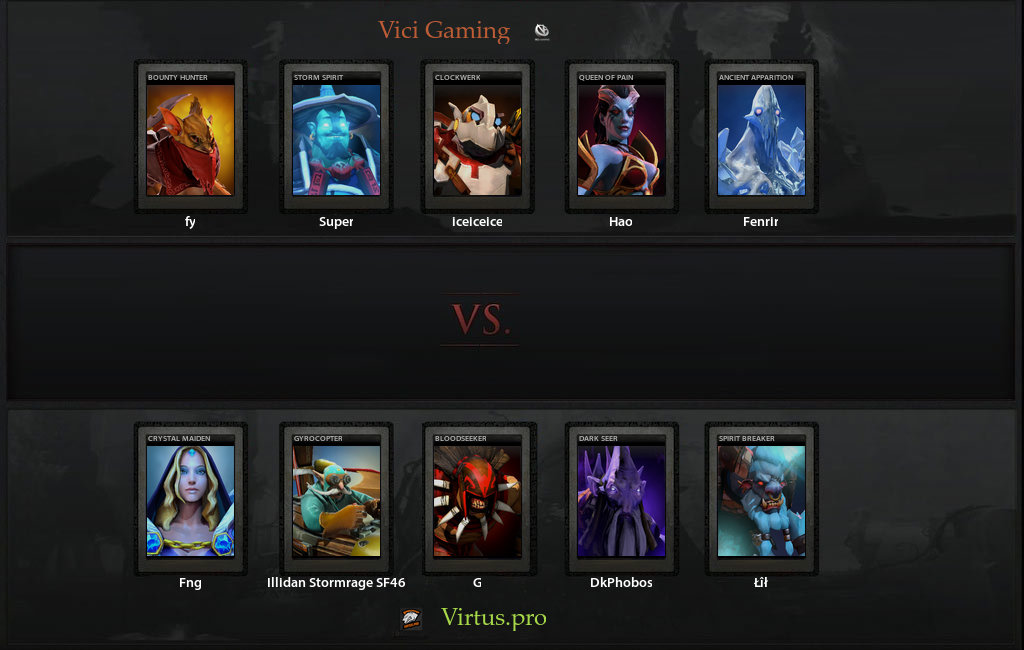The image size is (1024, 650).
Task: Open the Vici Gaming team name
Action: tap(444, 31)
